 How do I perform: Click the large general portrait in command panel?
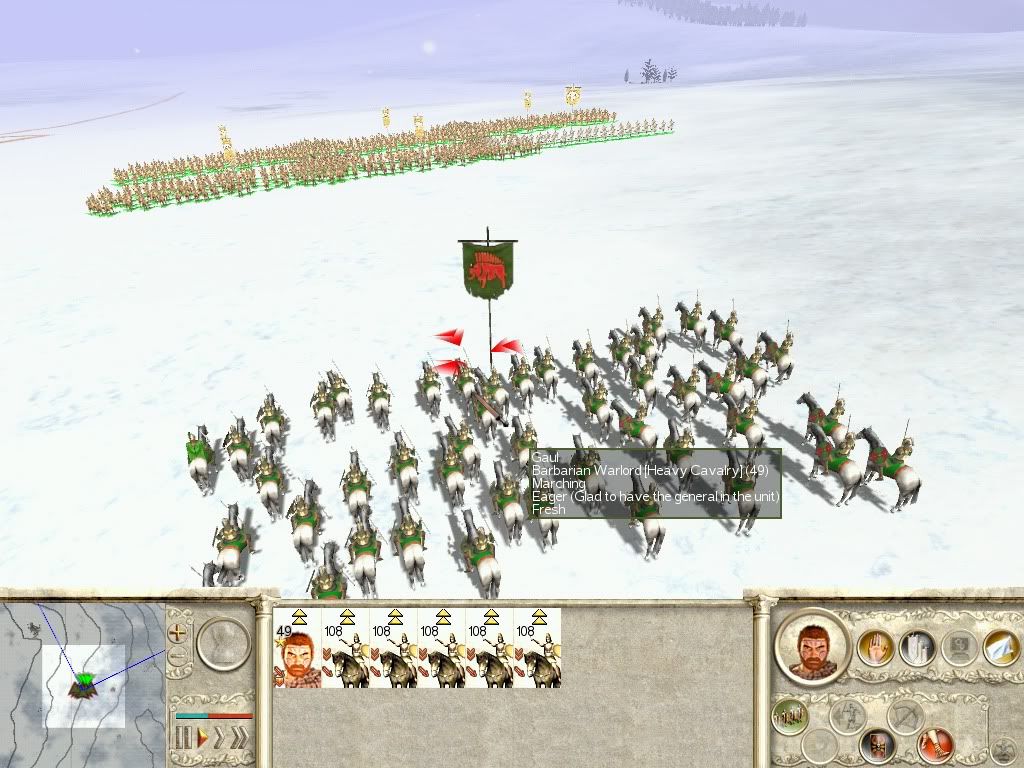(811, 646)
